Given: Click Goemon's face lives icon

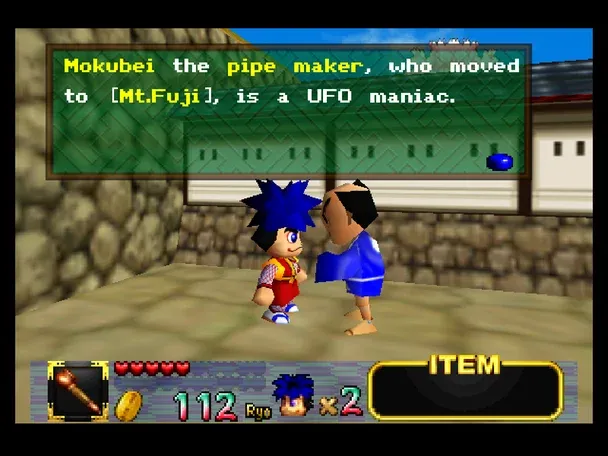Looking at the screenshot, I should pyautogui.click(x=292, y=394).
